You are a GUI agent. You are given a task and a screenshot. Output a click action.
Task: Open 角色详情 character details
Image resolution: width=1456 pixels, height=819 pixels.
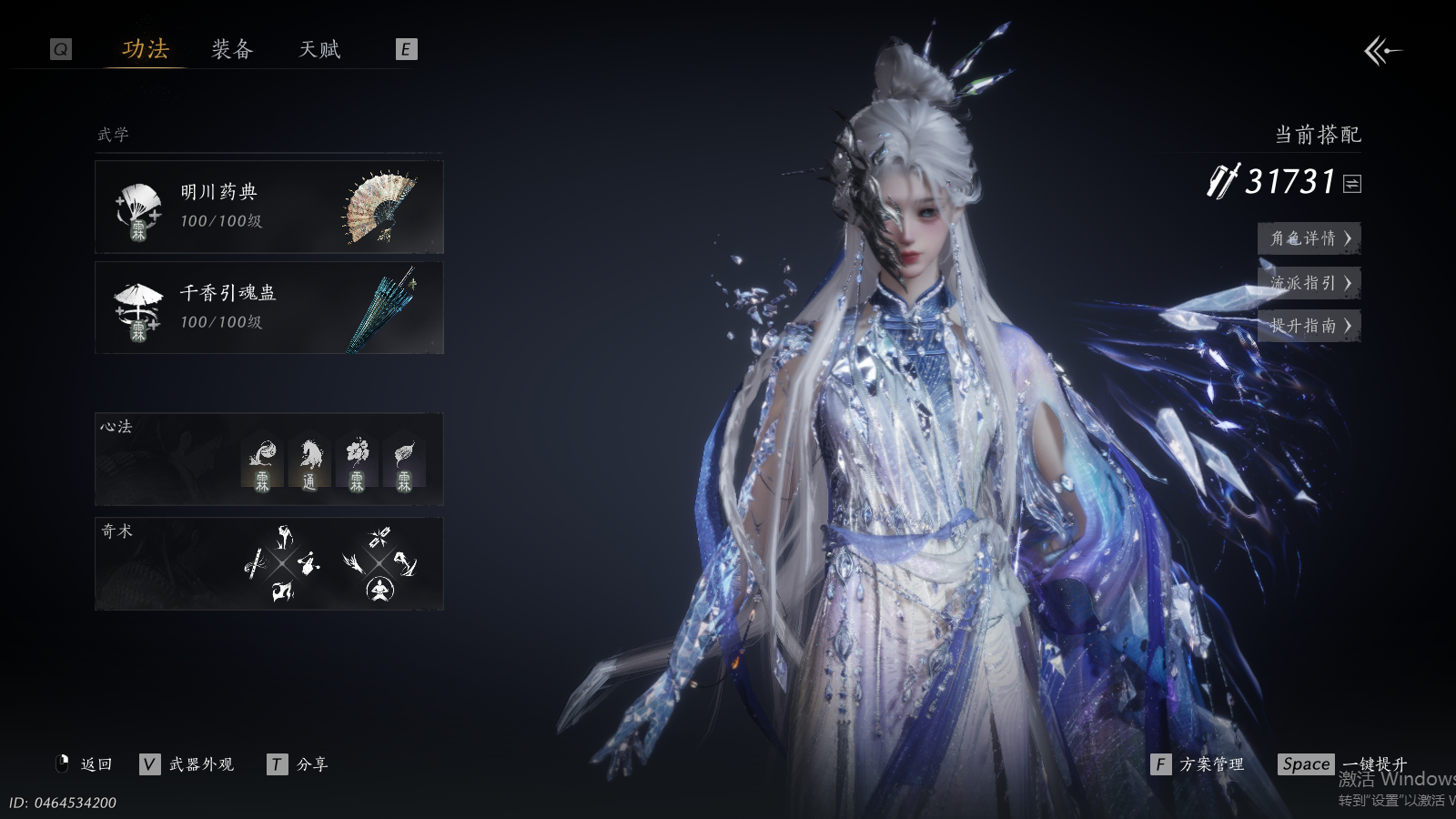(1309, 238)
